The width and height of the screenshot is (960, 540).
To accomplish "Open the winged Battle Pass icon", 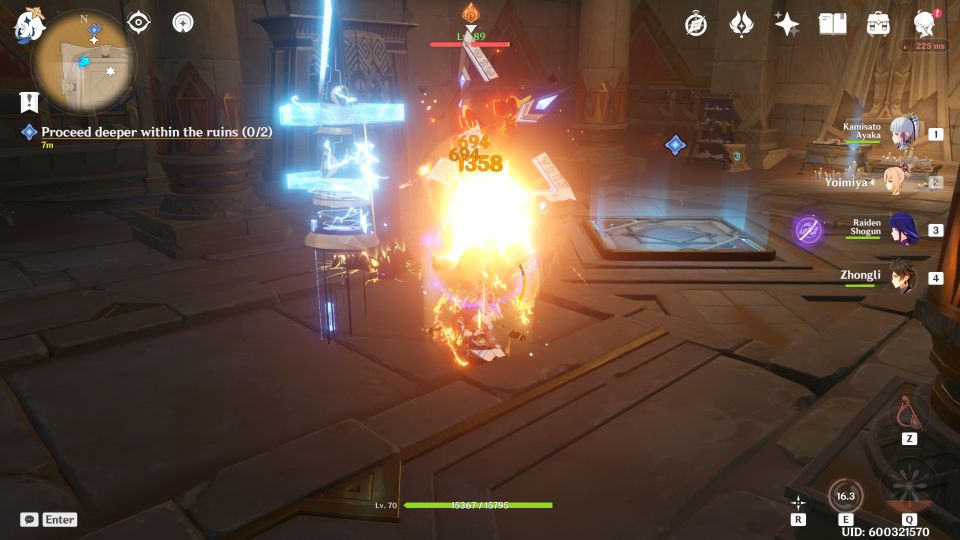I will pyautogui.click(x=741, y=24).
